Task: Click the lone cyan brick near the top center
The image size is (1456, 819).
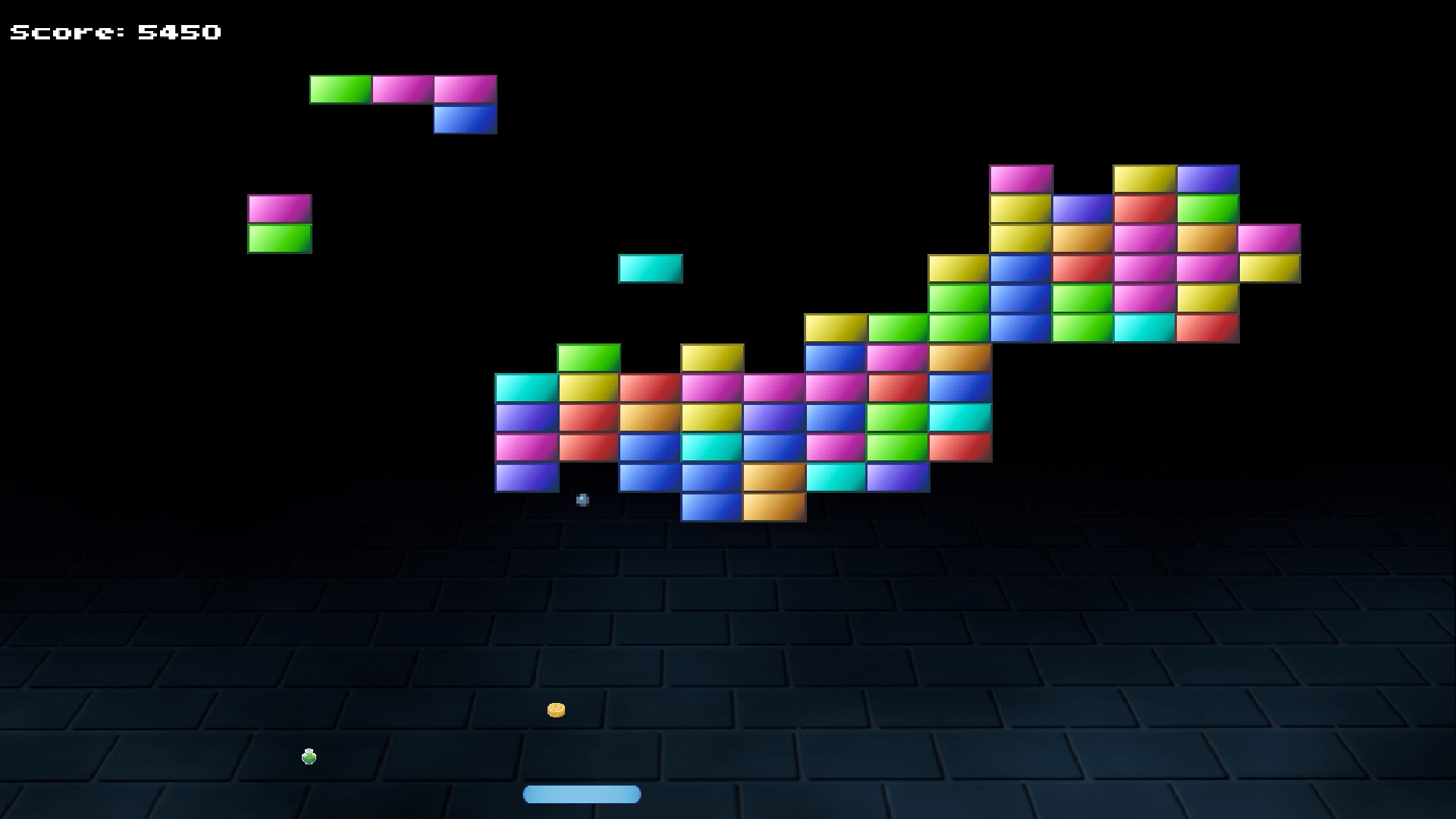Action: (650, 269)
